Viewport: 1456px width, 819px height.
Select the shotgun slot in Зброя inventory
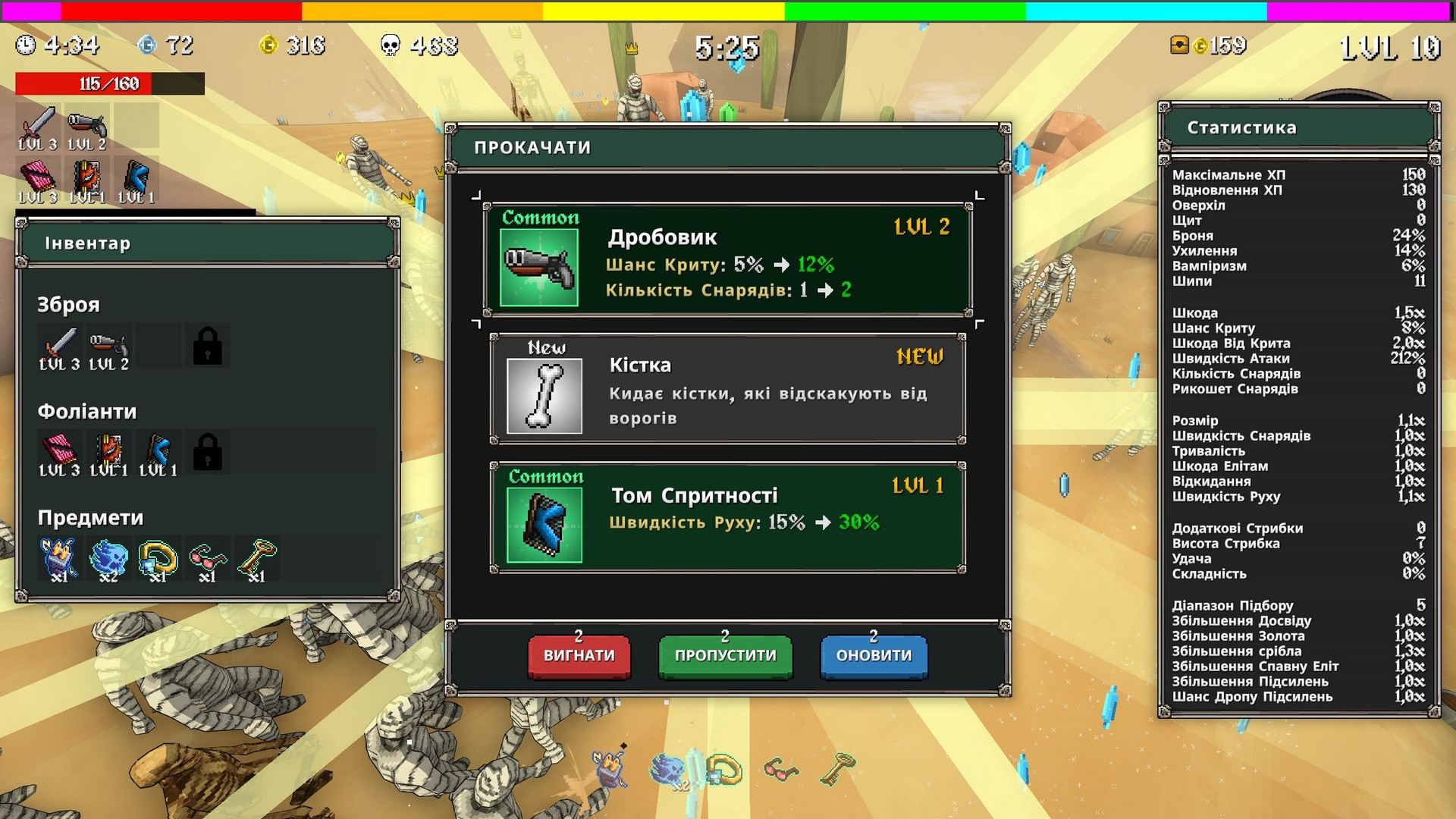[x=108, y=347]
